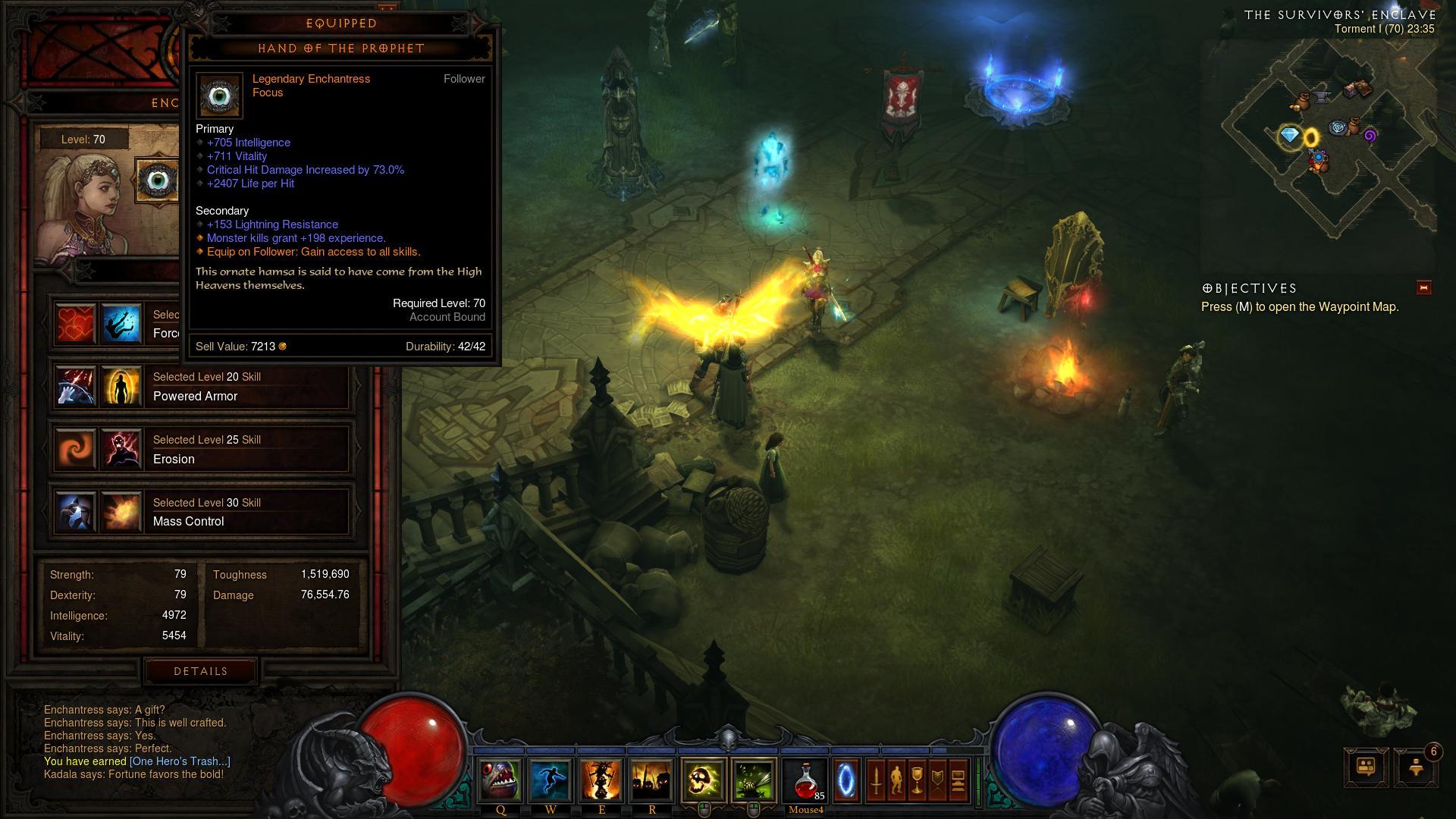The image size is (1456, 819).
Task: Select the Erosion swirl skill icon
Action: point(76,449)
